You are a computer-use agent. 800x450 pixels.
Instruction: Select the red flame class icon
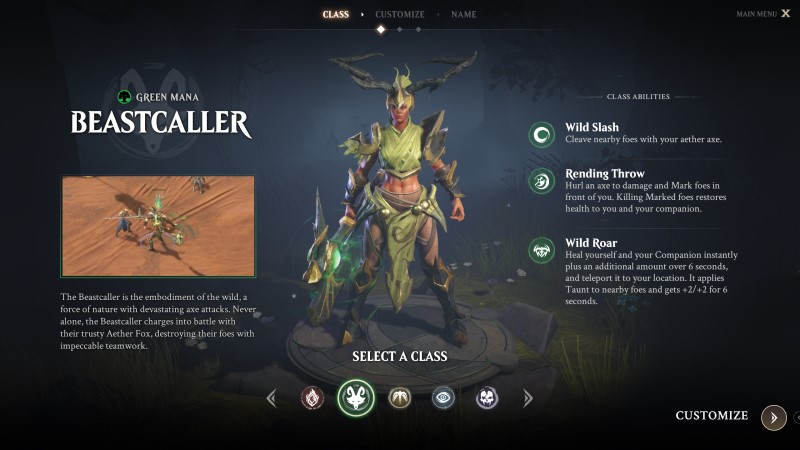tap(312, 398)
